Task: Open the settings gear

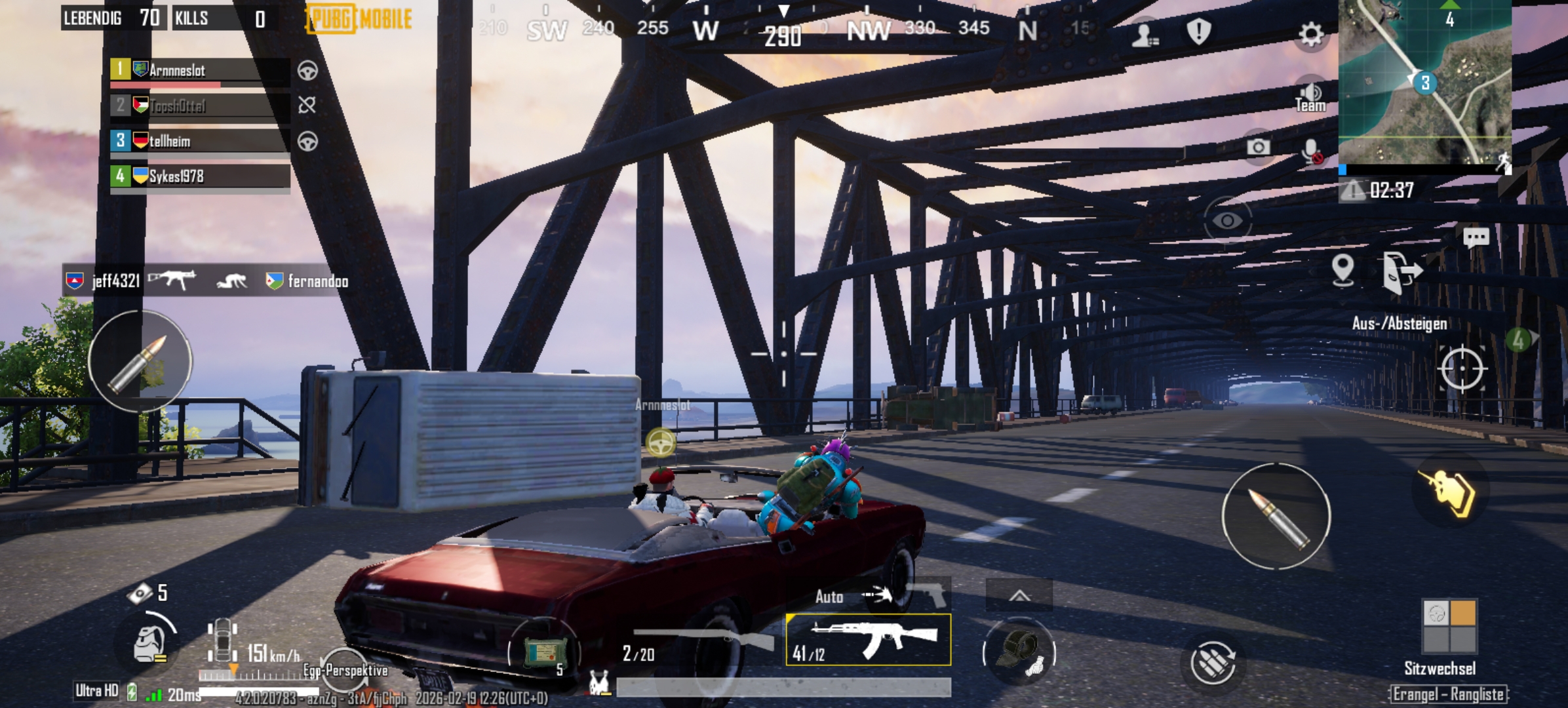Action: click(1310, 33)
